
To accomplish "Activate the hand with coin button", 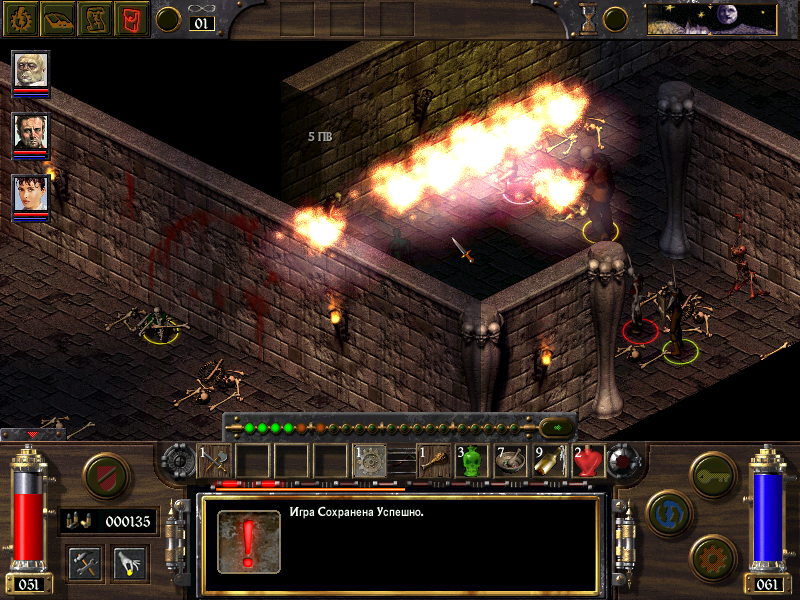I will point(129,561).
